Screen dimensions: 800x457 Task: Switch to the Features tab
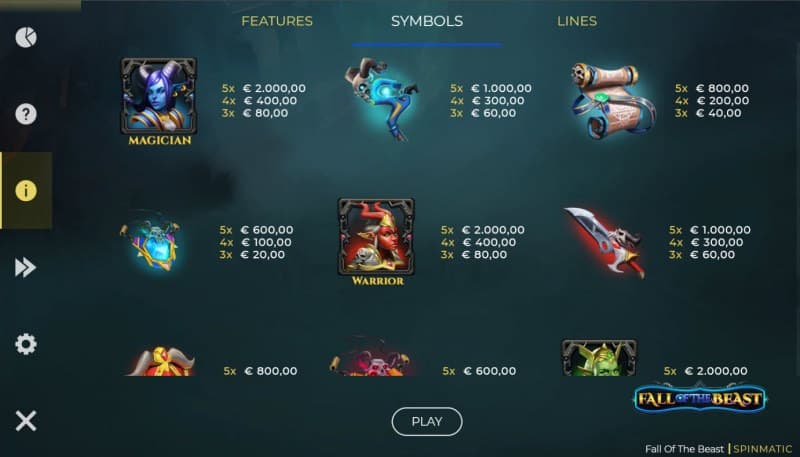pyautogui.click(x=277, y=21)
